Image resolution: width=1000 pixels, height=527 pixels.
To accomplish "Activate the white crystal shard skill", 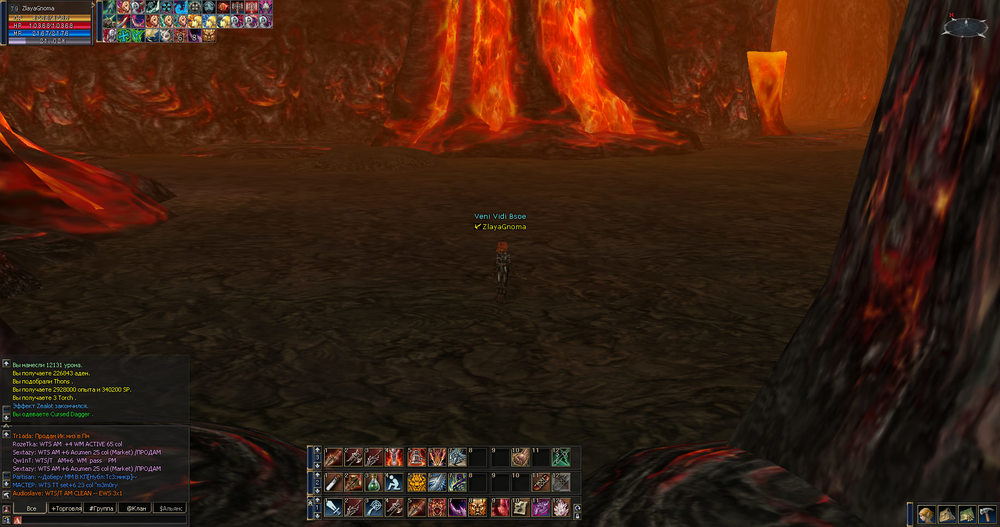I will coord(561,507).
